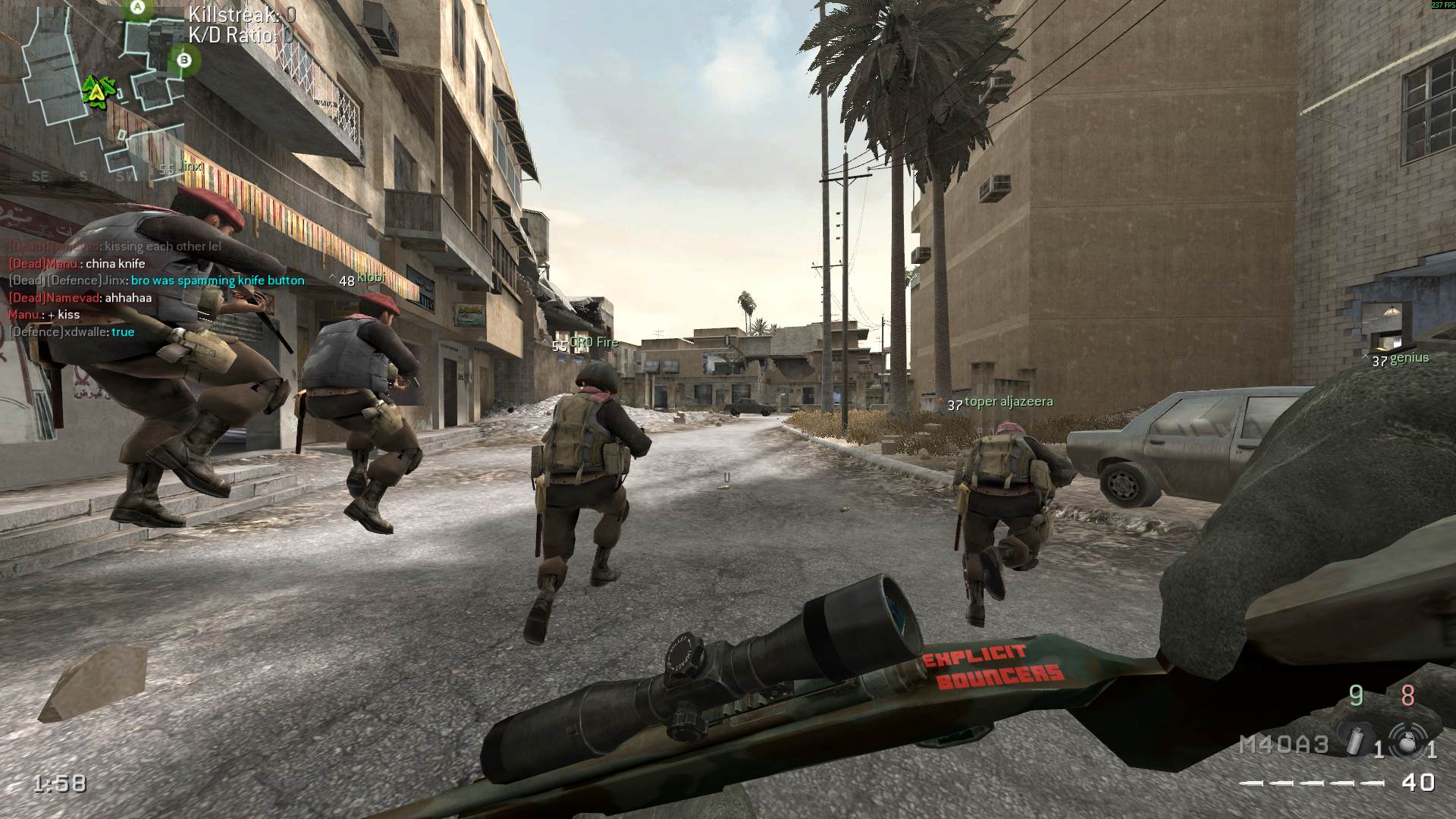Viewport: 1456px width, 819px height.
Task: Click xdwalle's 'true' chat message
Action: (71, 332)
